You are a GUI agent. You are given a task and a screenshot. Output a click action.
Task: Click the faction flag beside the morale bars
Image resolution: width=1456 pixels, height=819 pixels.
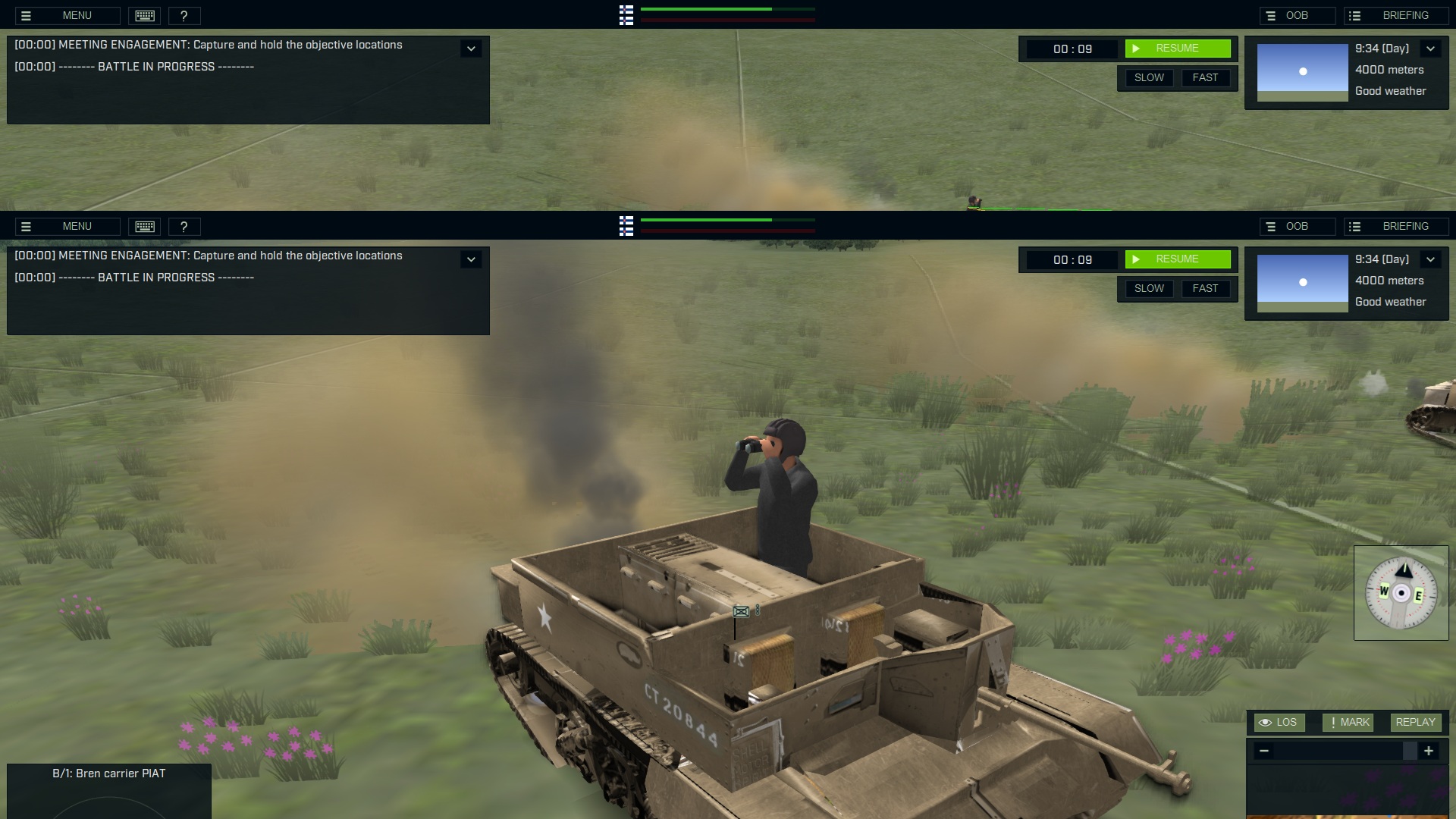point(626,15)
